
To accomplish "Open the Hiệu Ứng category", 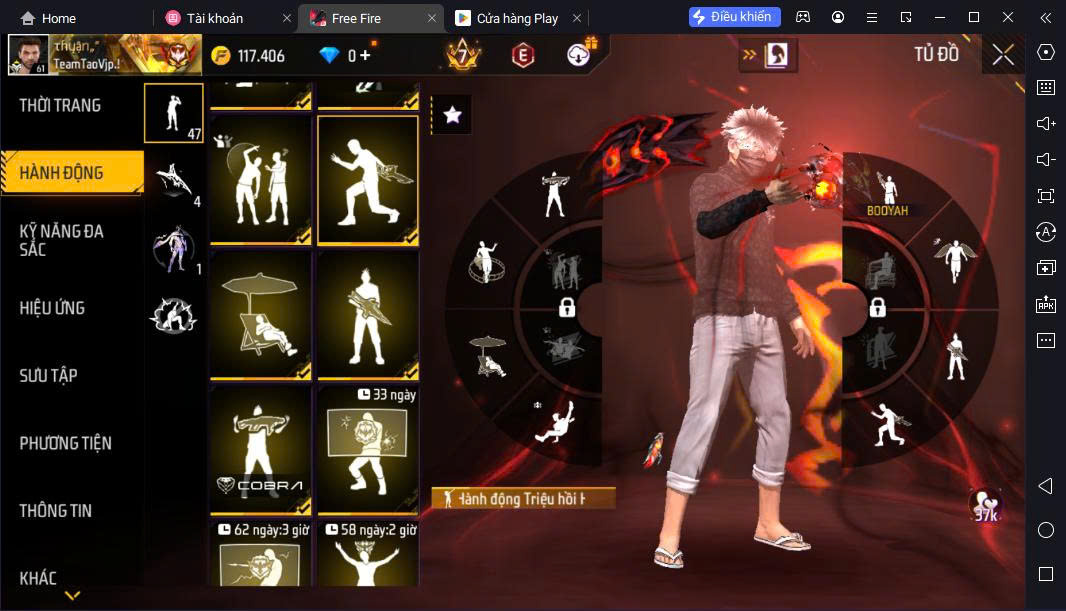I will 52,308.
